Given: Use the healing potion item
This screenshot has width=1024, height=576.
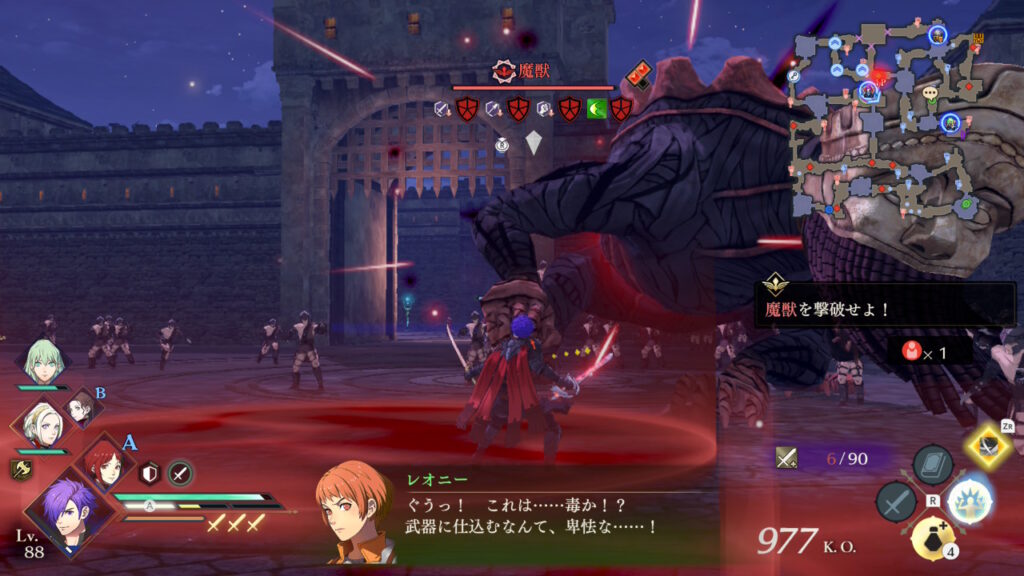Looking at the screenshot, I should point(931,539).
